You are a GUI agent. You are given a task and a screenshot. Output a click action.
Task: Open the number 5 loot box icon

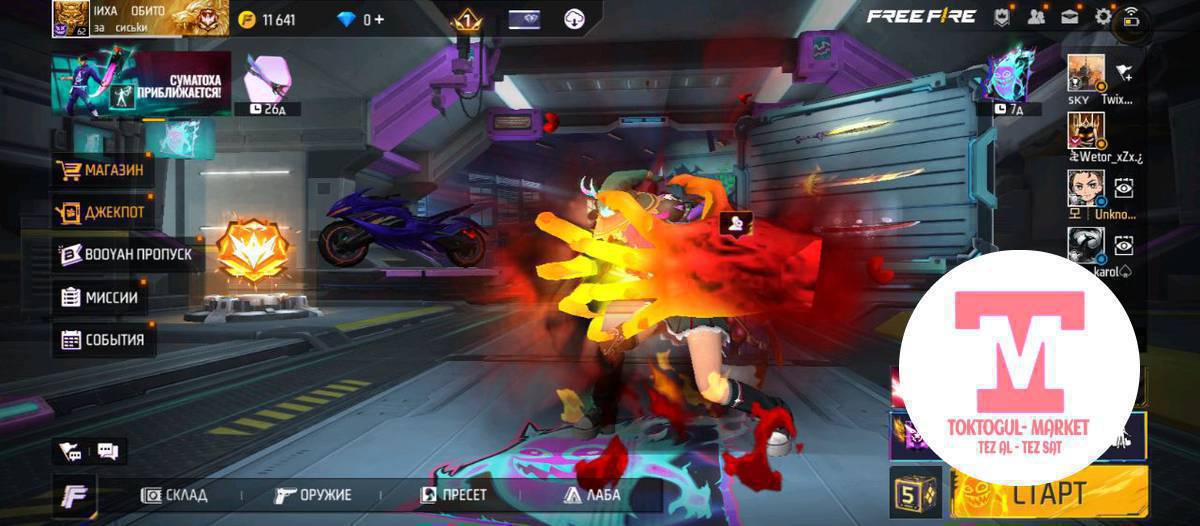(x=914, y=492)
